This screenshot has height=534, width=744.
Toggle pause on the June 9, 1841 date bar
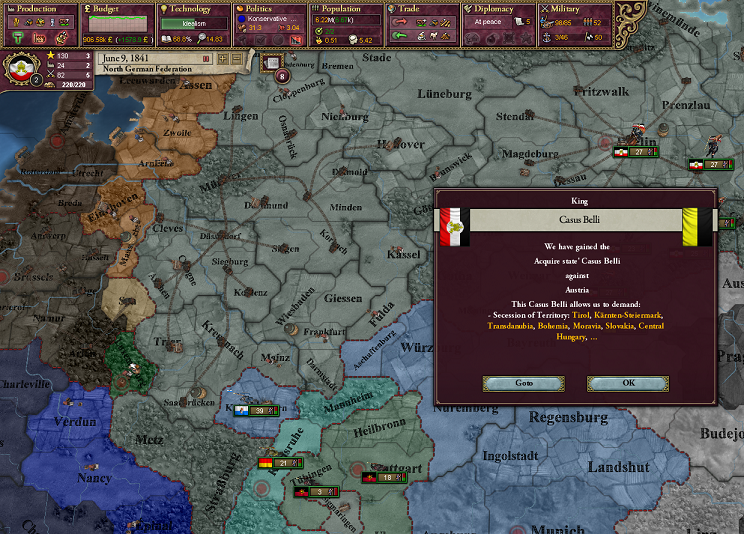(207, 59)
